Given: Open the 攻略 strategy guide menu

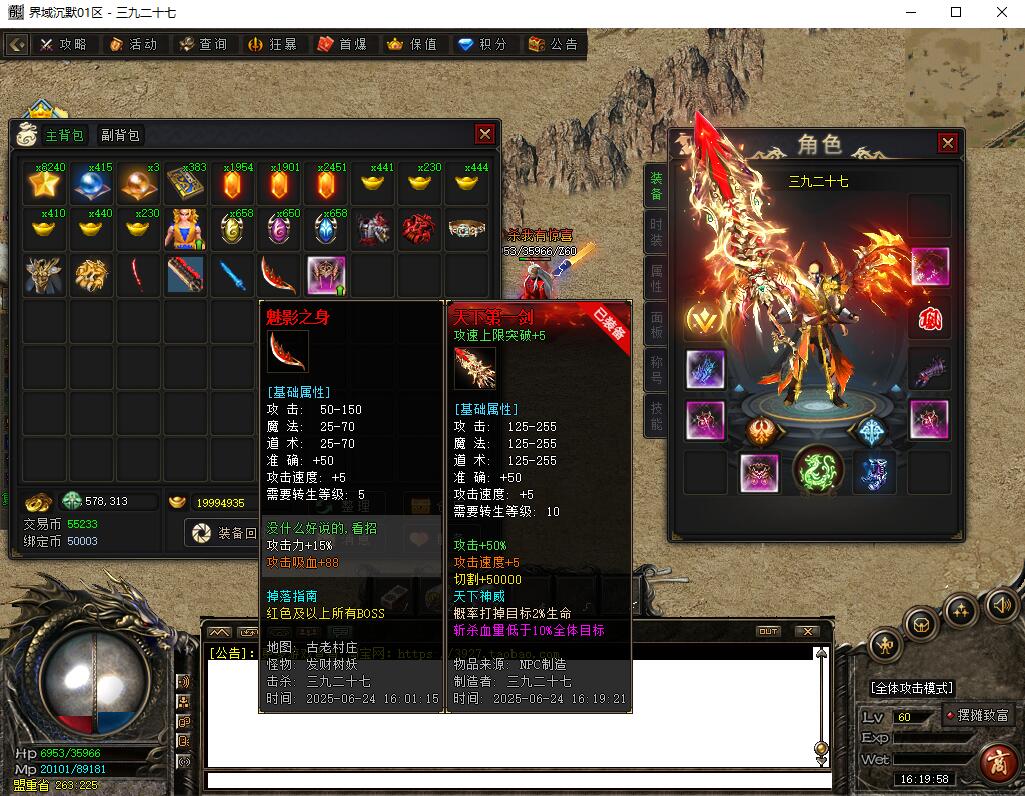Looking at the screenshot, I should [x=63, y=45].
